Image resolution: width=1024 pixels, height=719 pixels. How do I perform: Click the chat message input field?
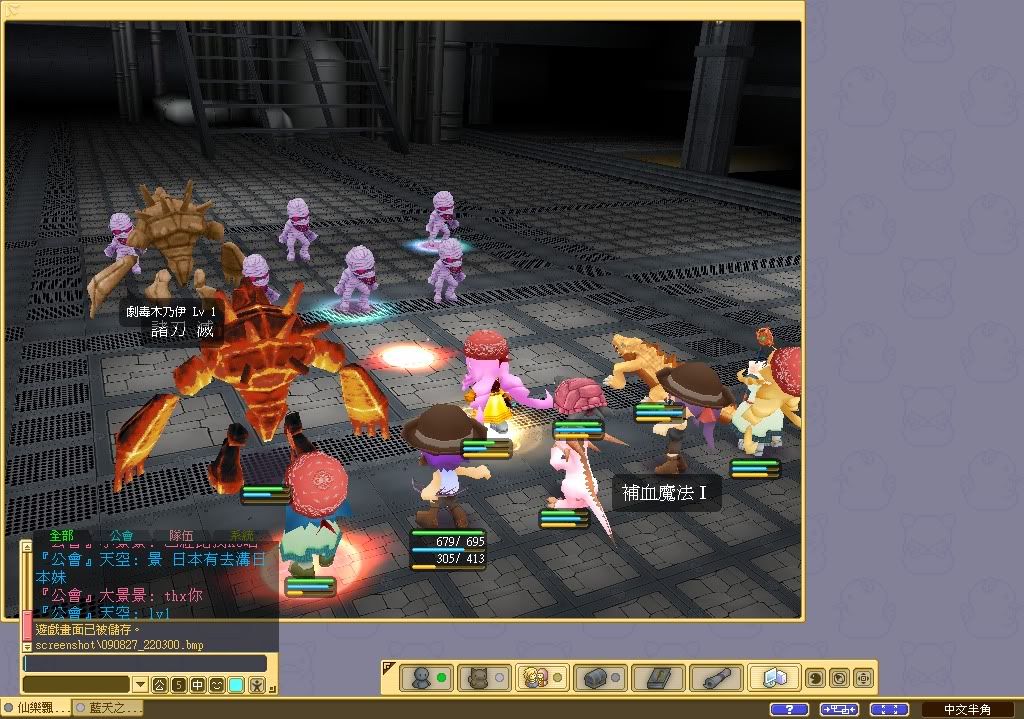[145, 663]
